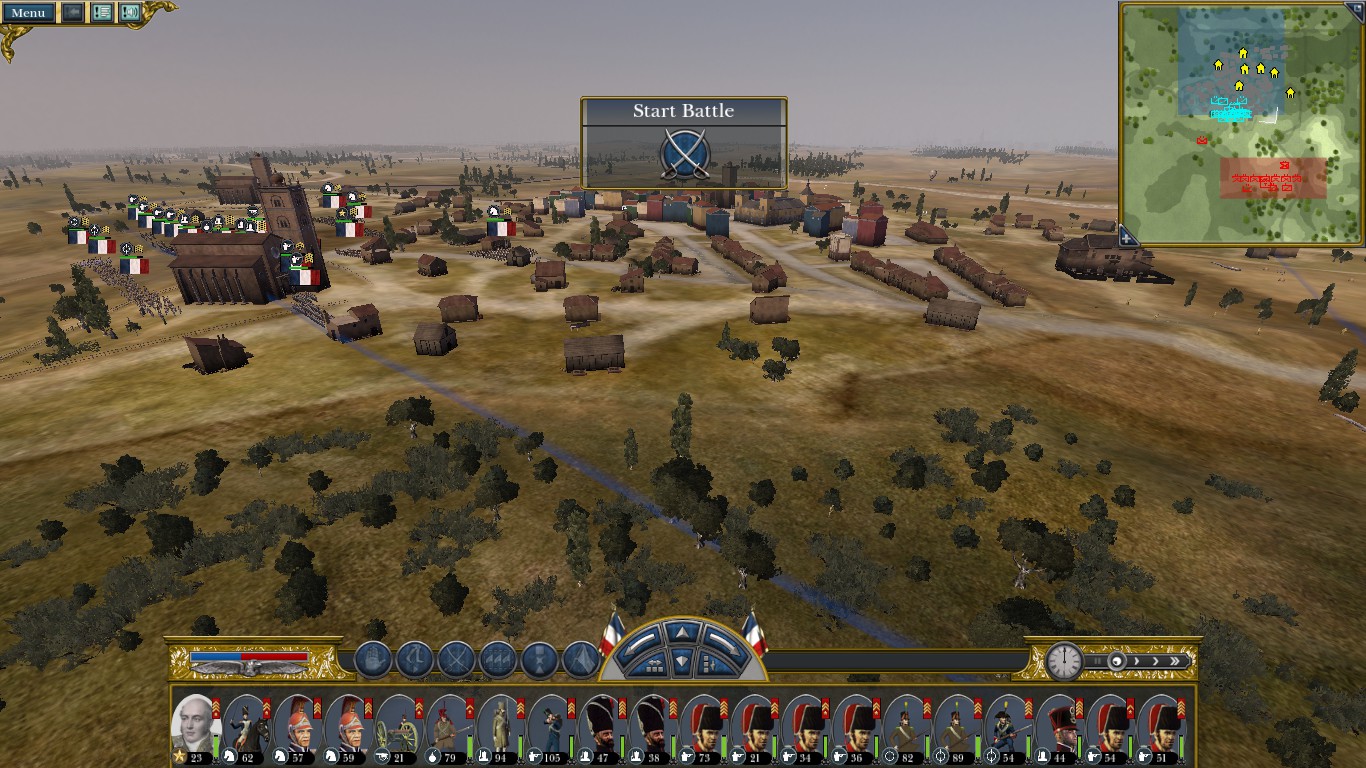Enlarge the minimap with the plus button
Viewport: 1366px width, 768px height.
(x=1127, y=238)
